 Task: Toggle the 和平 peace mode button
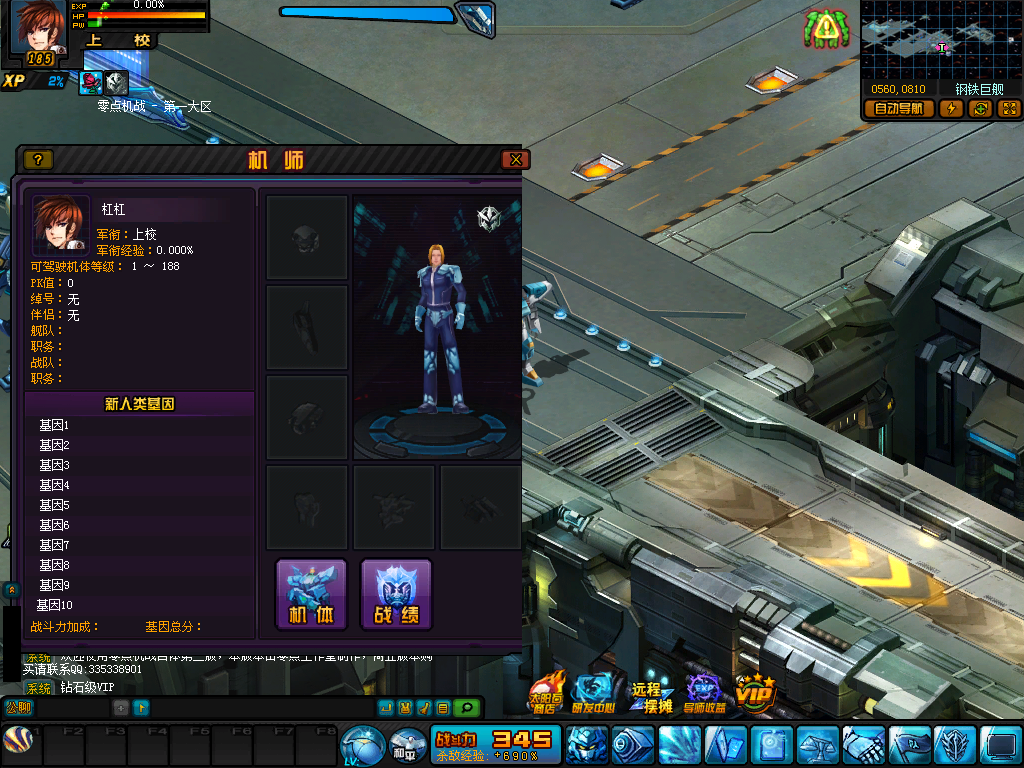tap(405, 746)
